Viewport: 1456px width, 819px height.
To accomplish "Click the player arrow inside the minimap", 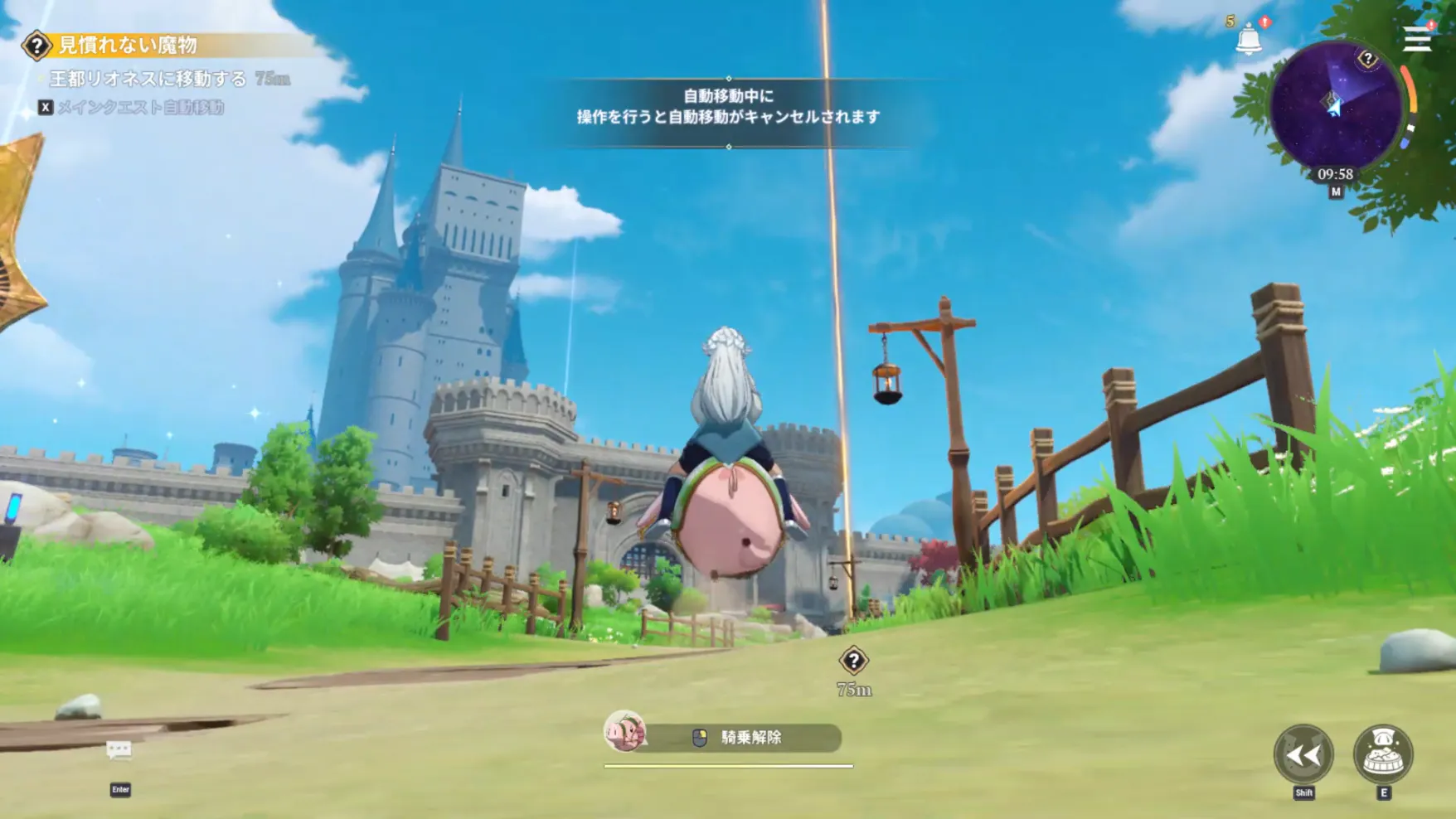I will (x=1334, y=105).
